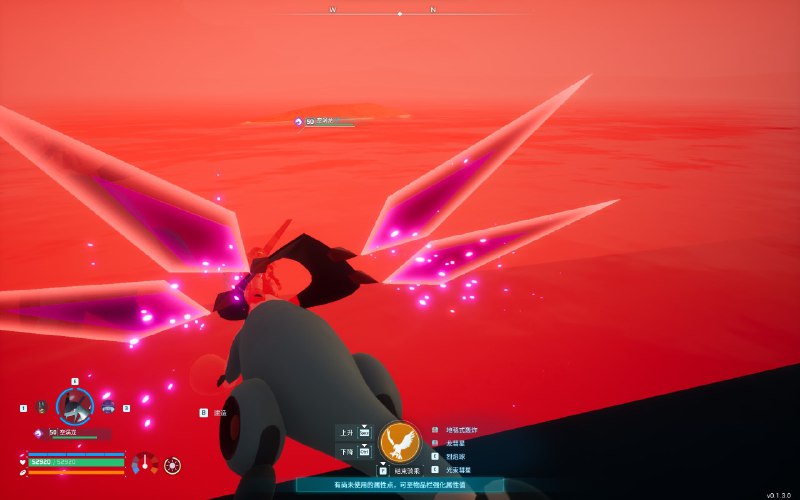
Task: Click the sun time-of-day icon
Action: [173, 465]
